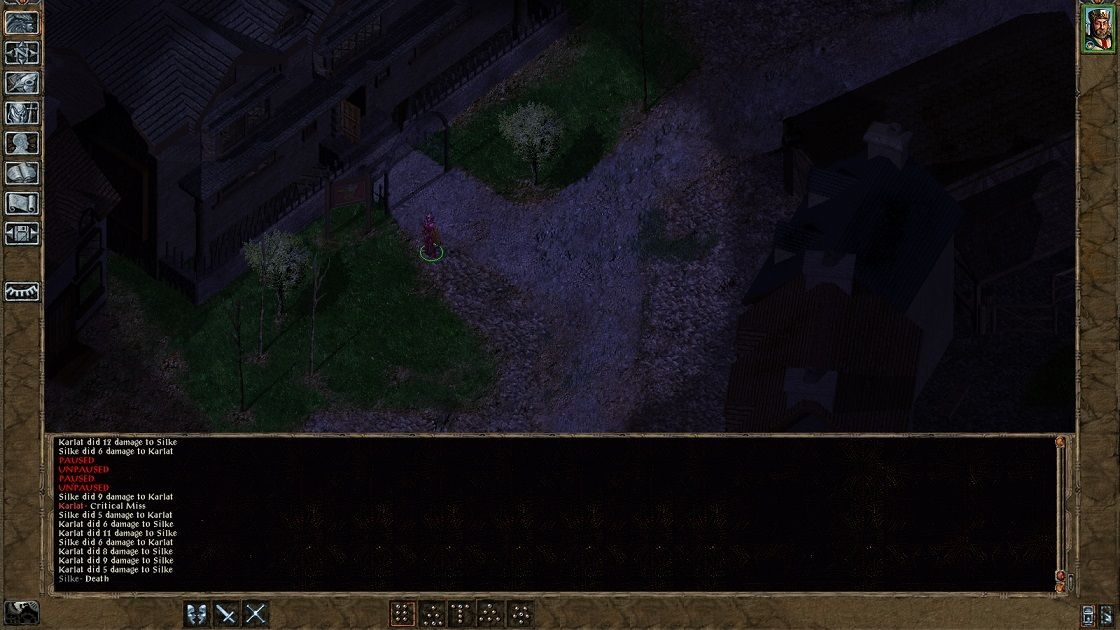Choose the T-shaped dots formation
The image size is (1120, 630).
[461, 613]
